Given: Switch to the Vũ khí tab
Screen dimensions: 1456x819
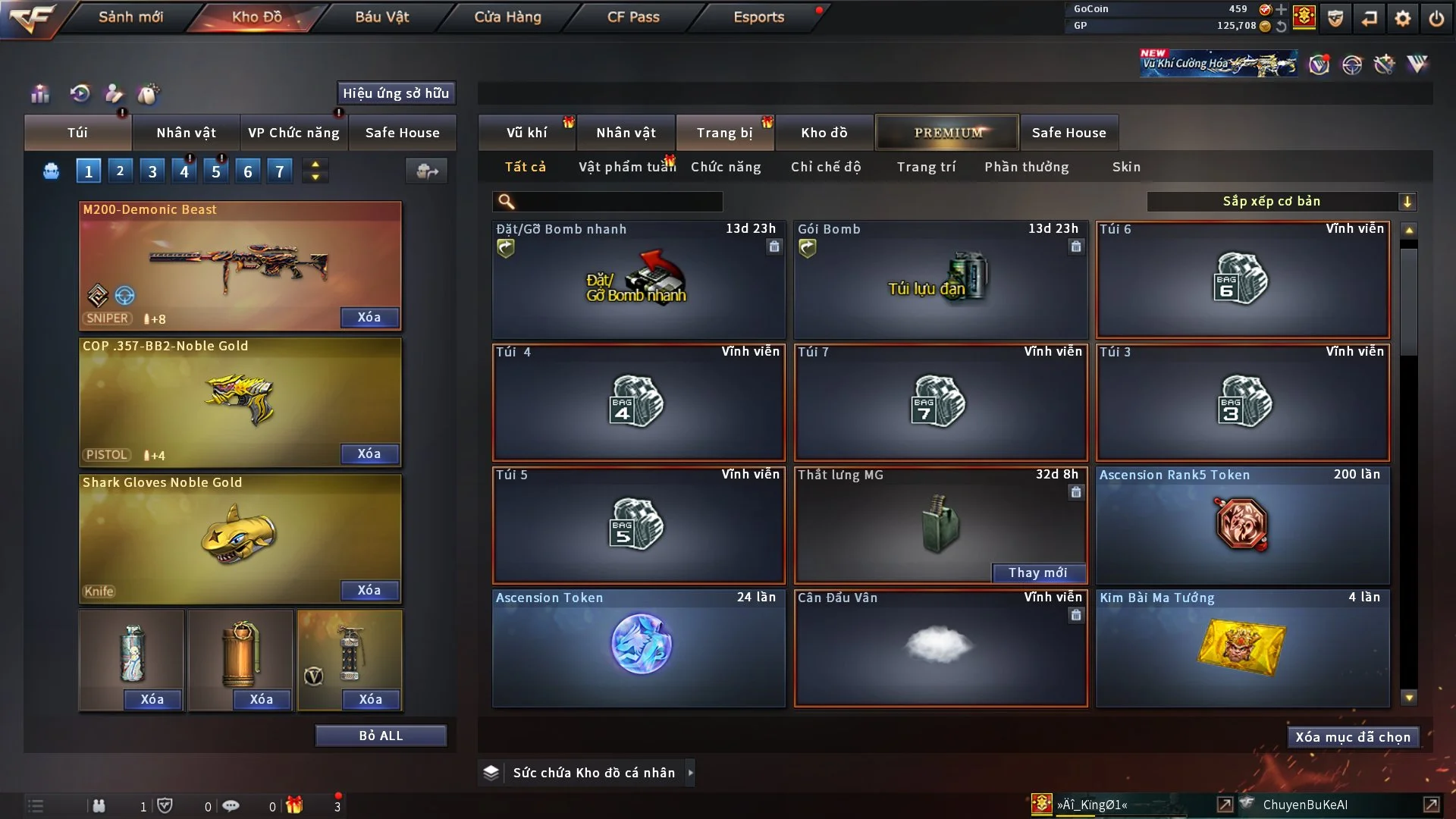Looking at the screenshot, I should (526, 133).
